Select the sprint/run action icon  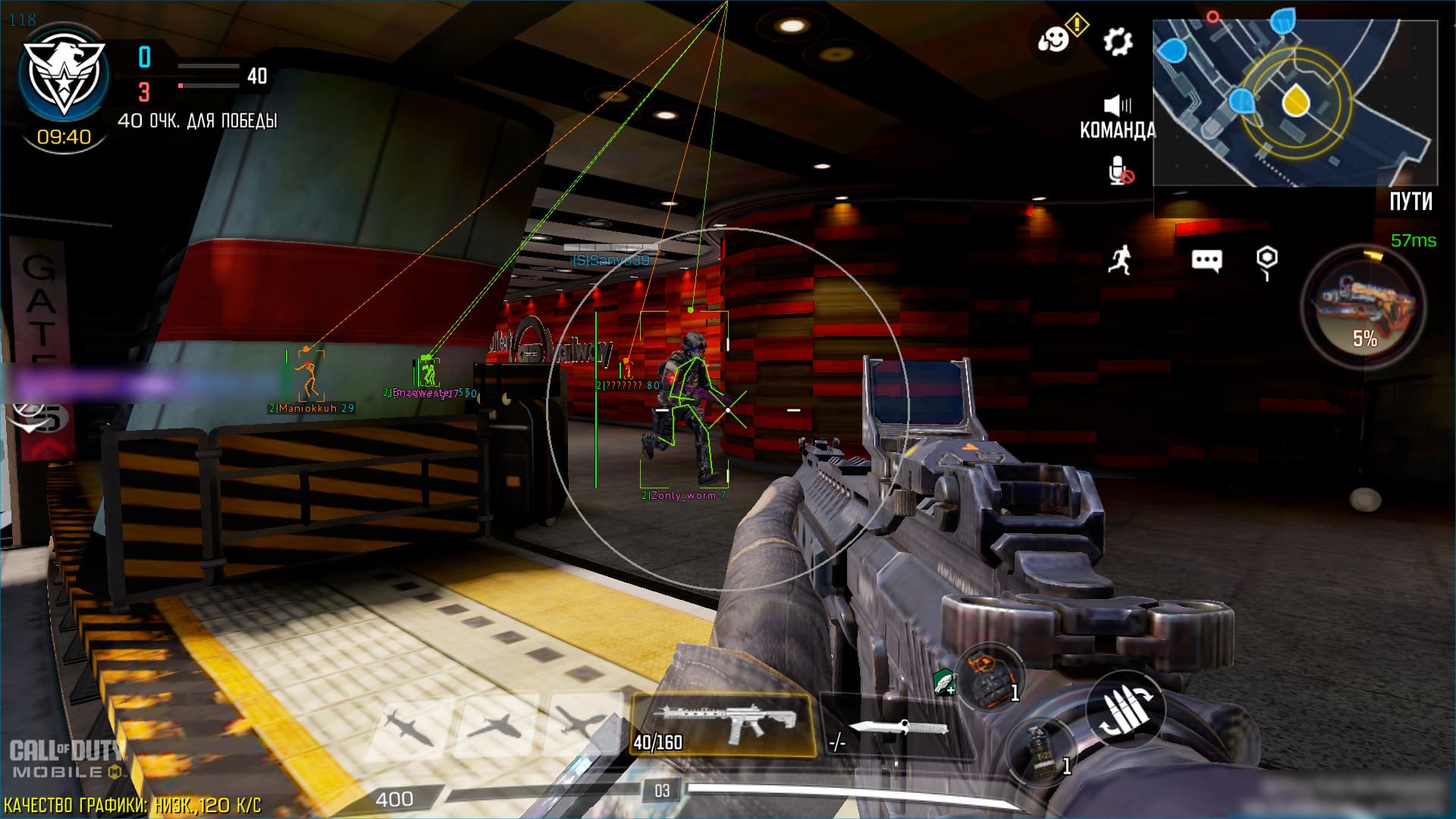click(1119, 260)
